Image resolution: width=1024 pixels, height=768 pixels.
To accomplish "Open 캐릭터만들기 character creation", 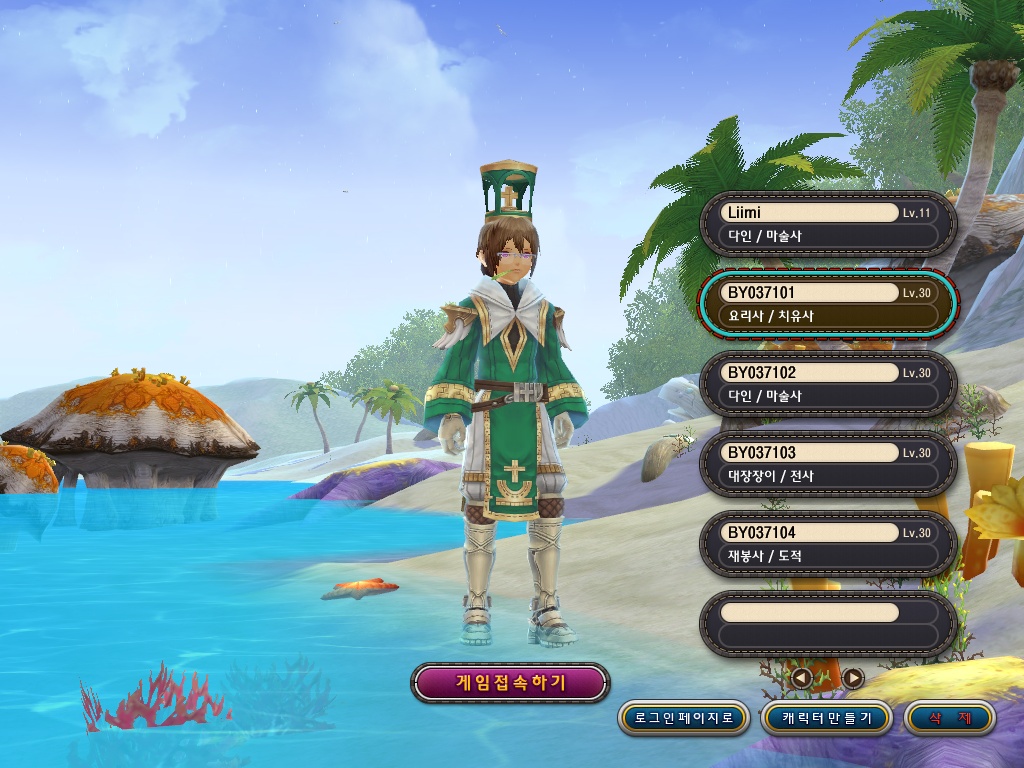I will coord(827,717).
